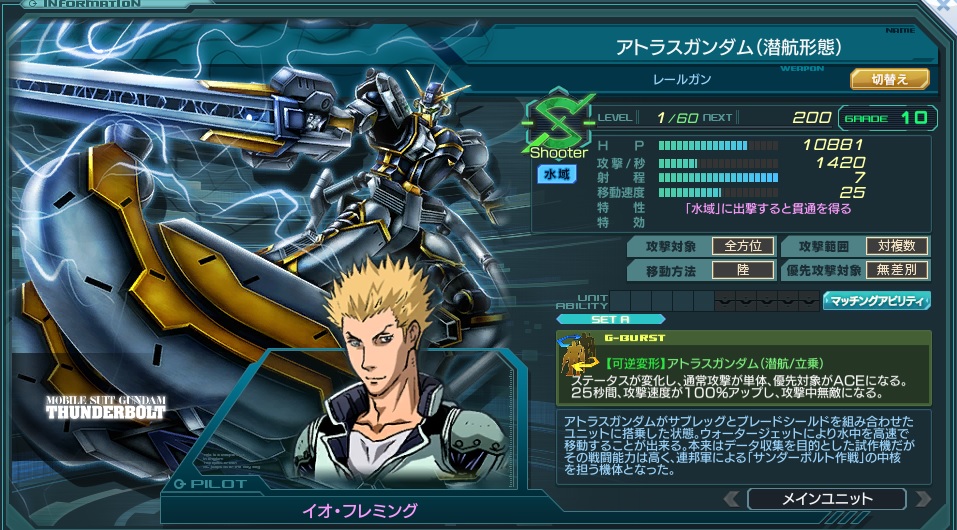Select the メインユニット label button
The image size is (957, 530).
826,498
